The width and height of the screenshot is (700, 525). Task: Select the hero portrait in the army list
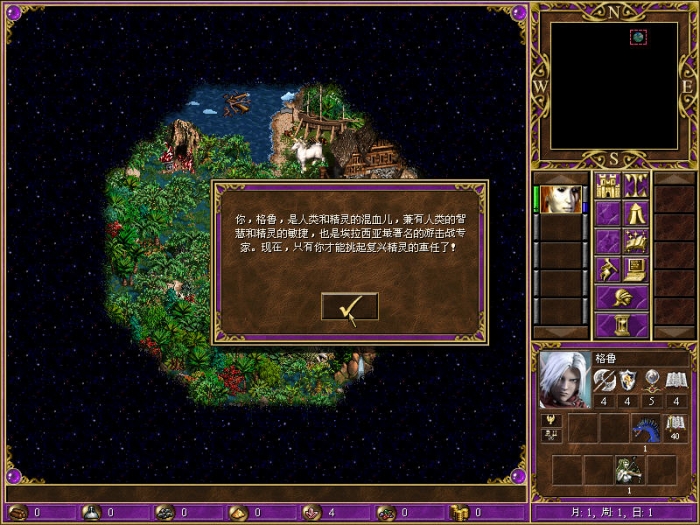(x=561, y=198)
